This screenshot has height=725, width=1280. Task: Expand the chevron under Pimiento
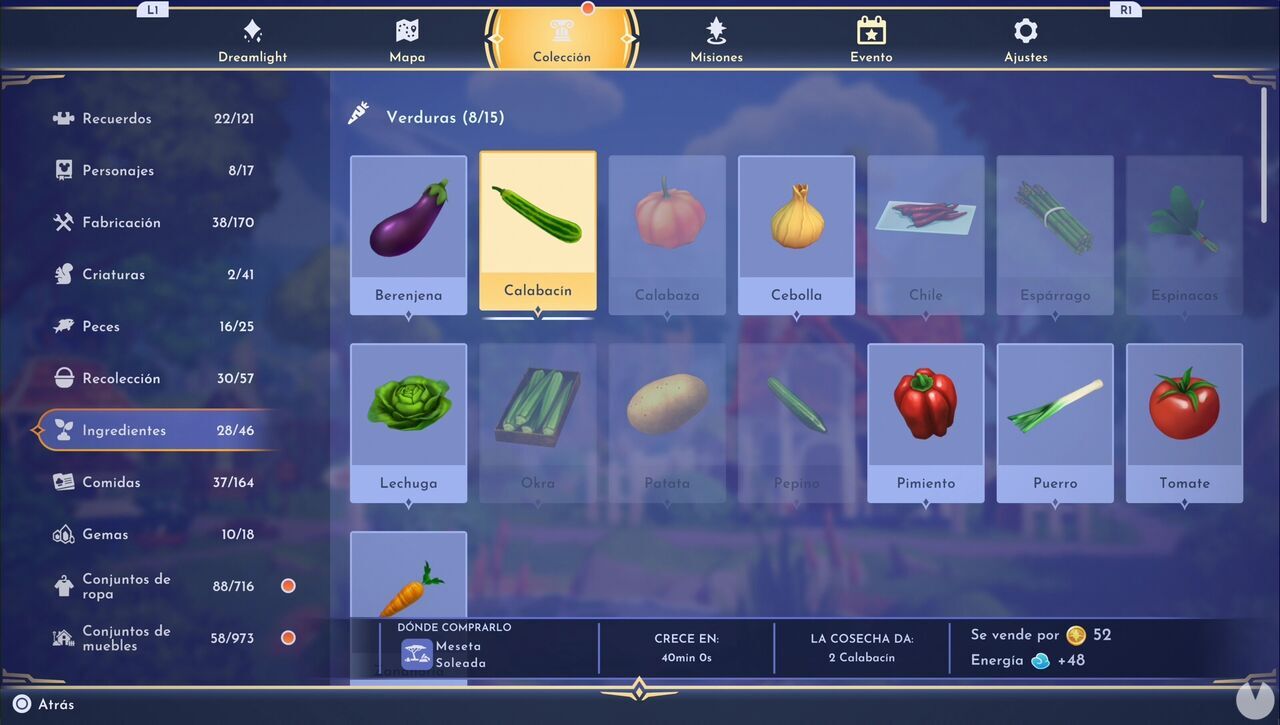[x=925, y=504]
